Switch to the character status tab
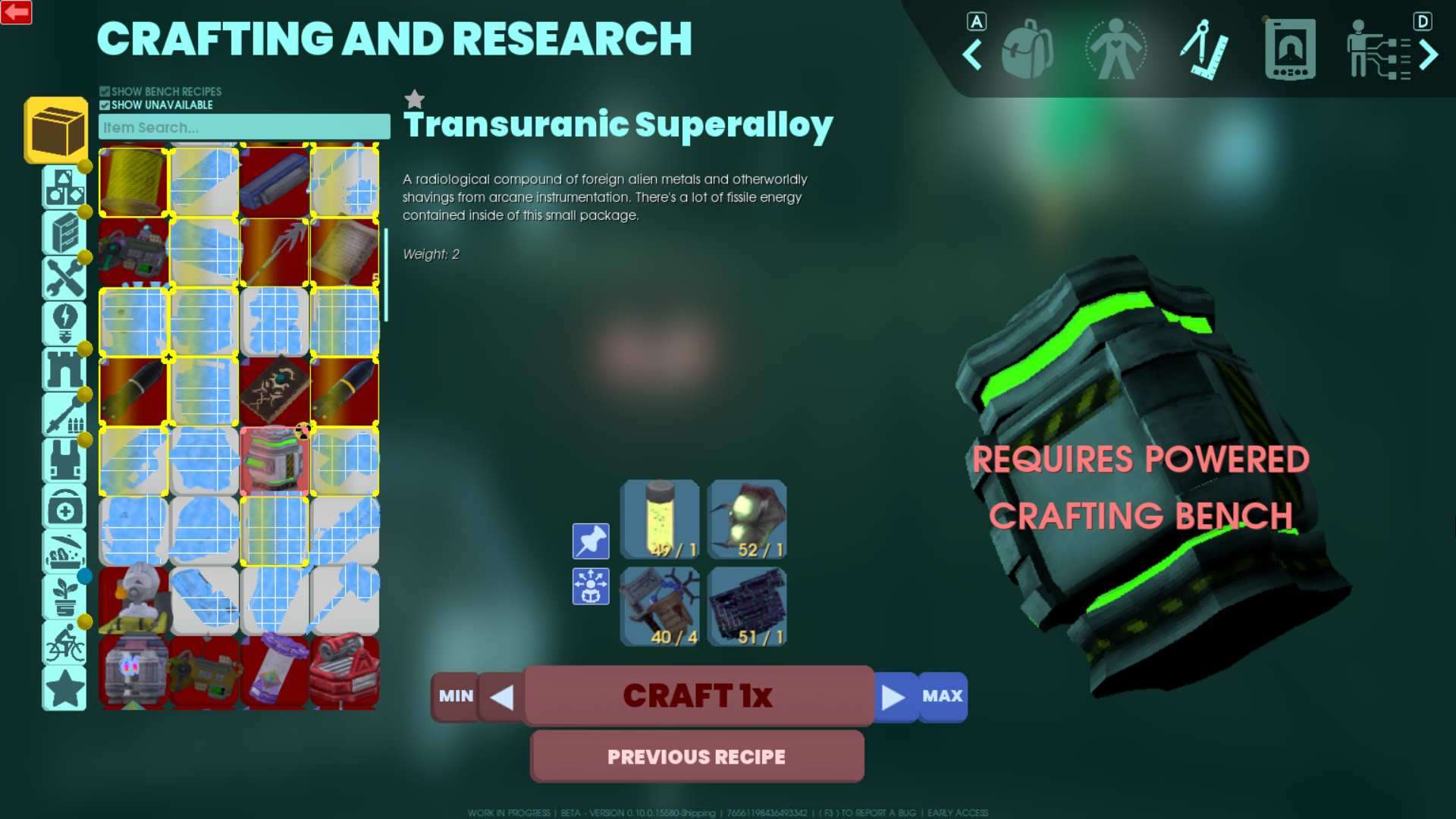1456x819 pixels. [1116, 50]
